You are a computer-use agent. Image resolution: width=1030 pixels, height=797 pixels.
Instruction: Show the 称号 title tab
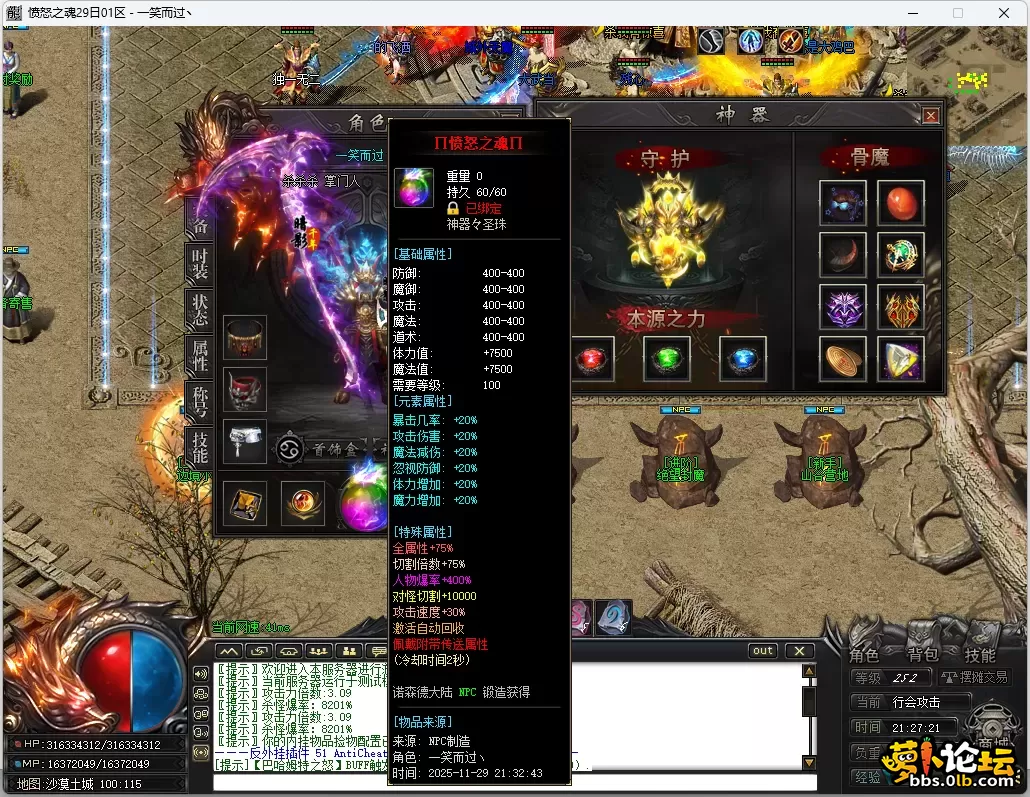click(200, 401)
